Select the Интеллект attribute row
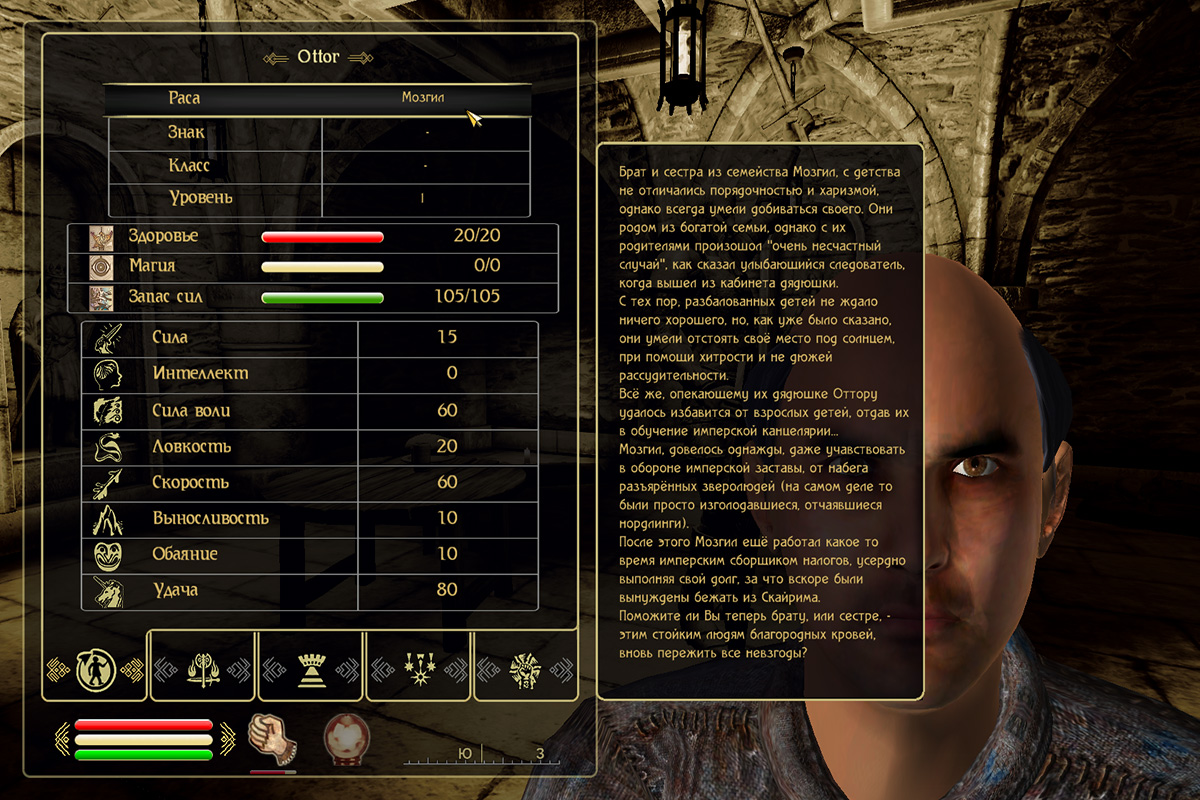The height and width of the screenshot is (800, 1200). click(310, 374)
